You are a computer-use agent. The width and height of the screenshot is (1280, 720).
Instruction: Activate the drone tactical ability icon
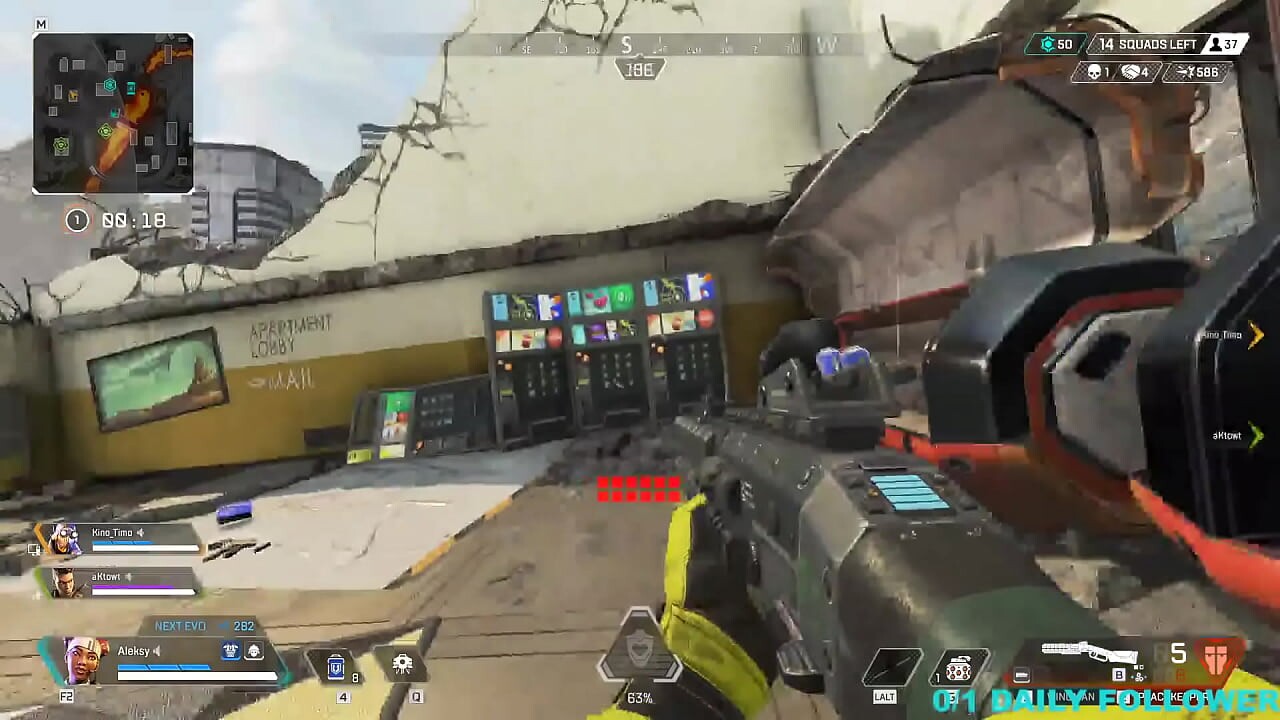[403, 664]
